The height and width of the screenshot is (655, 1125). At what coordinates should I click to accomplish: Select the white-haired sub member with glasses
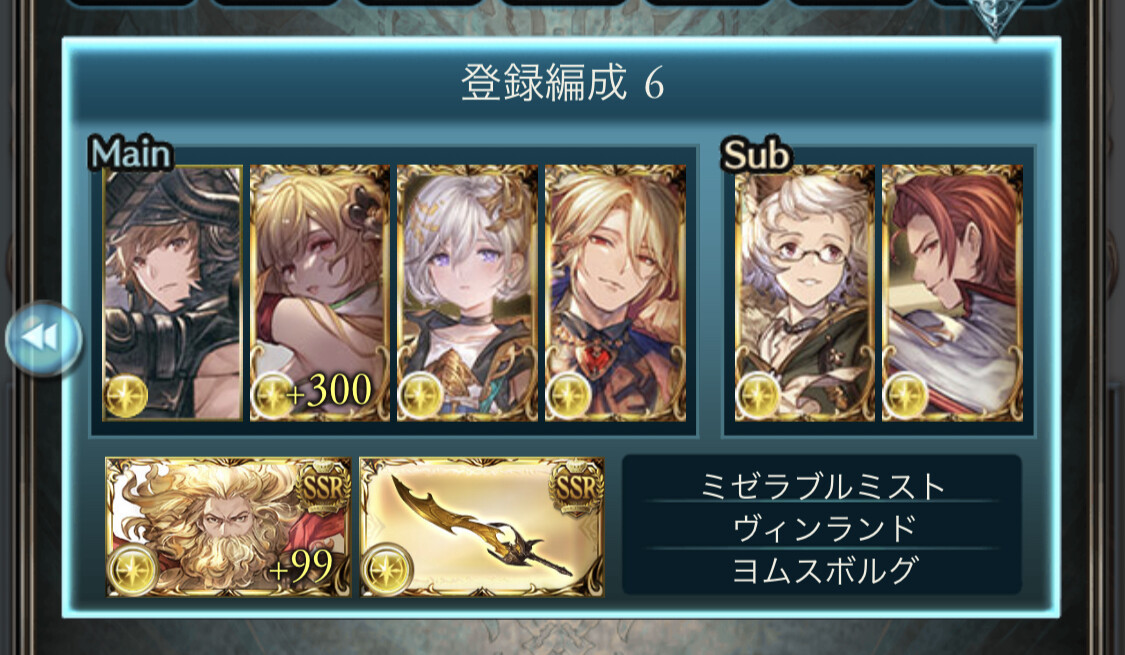pos(804,293)
